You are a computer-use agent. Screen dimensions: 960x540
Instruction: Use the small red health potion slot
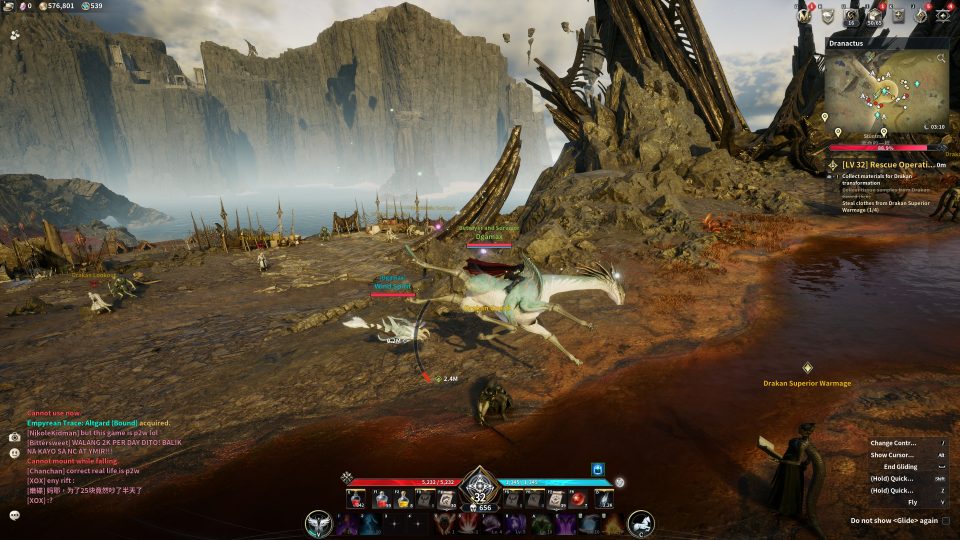click(x=354, y=499)
